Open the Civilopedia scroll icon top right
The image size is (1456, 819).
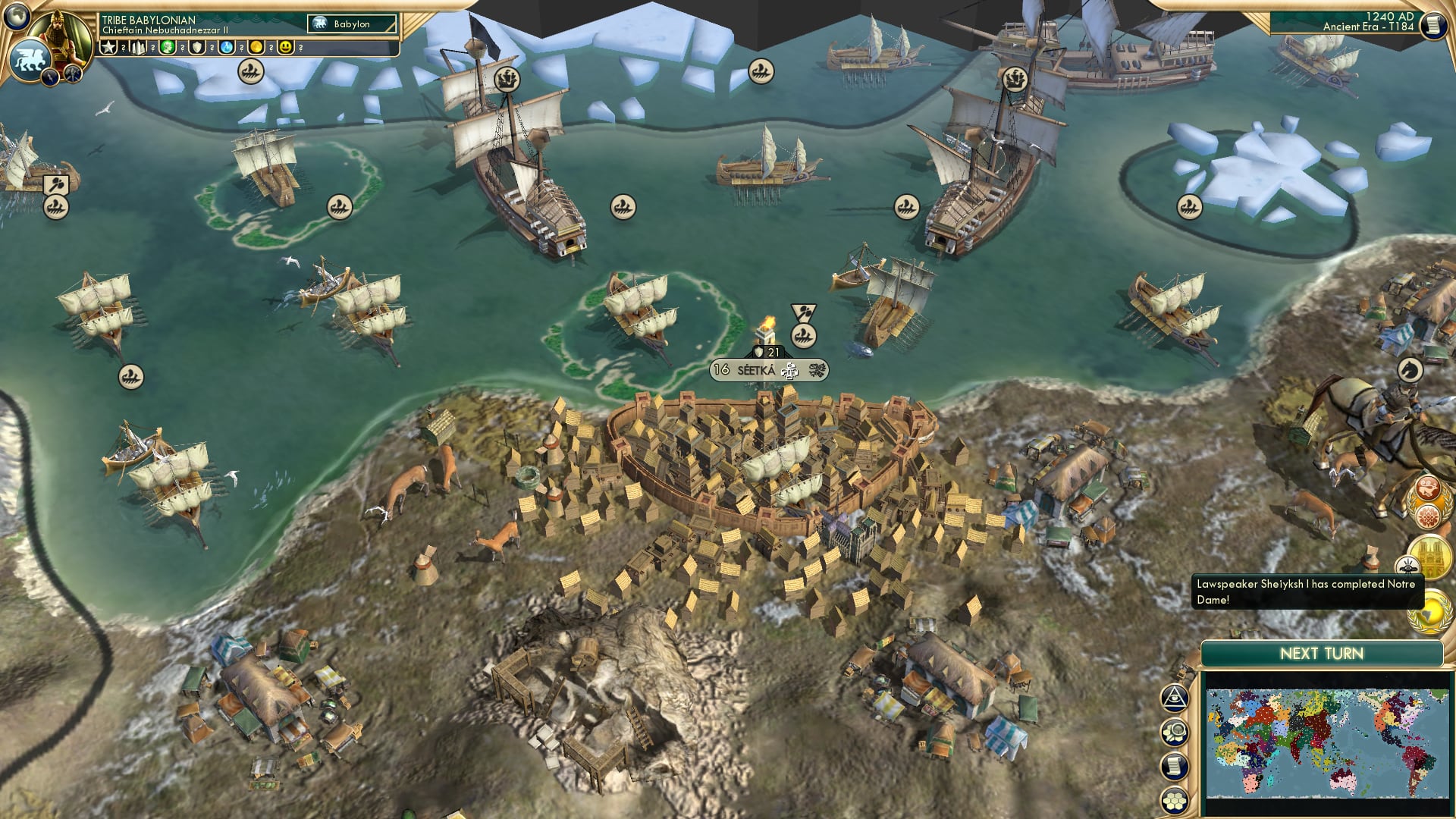(x=1433, y=27)
